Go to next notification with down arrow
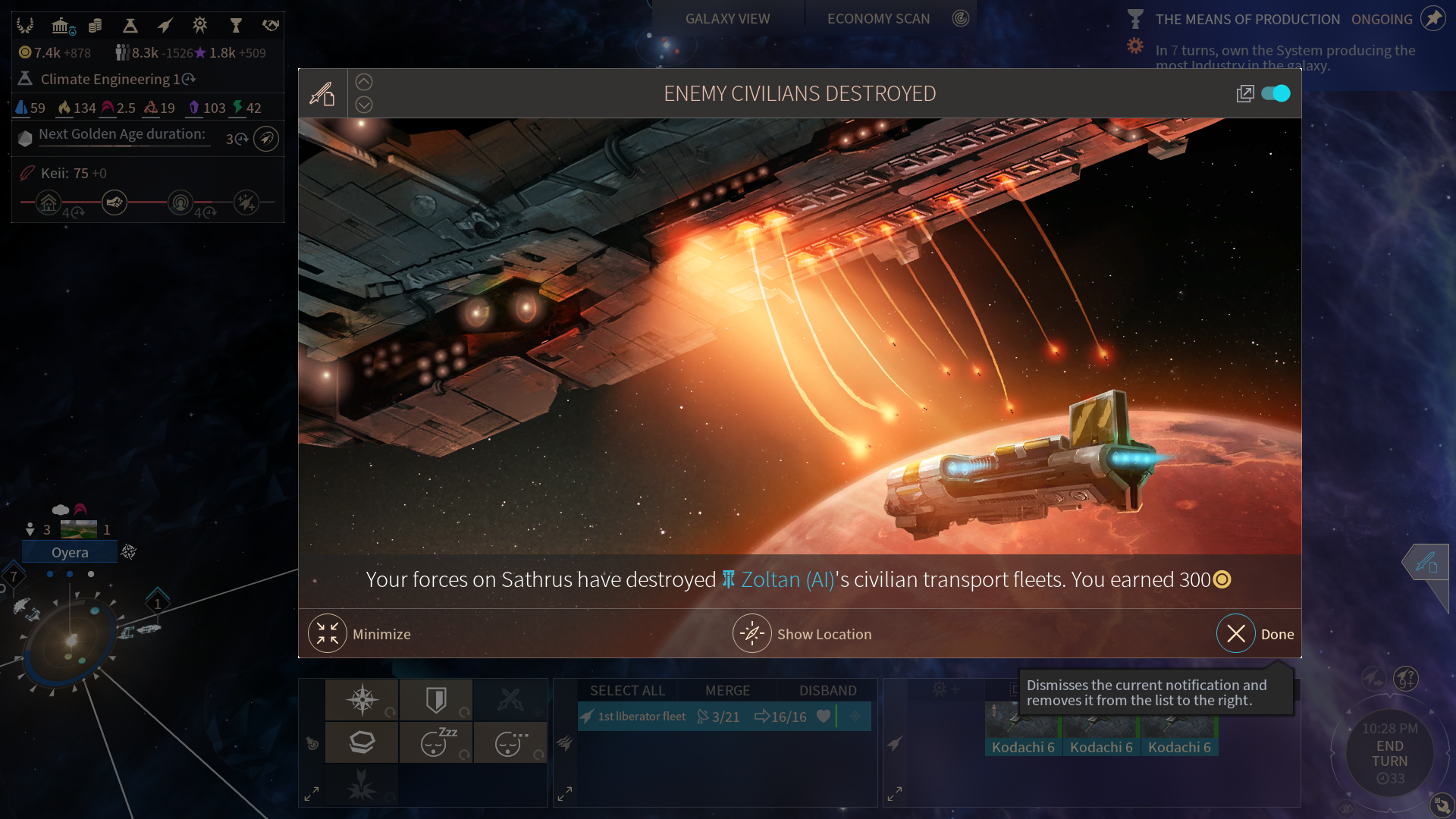This screenshot has width=1456, height=819. pyautogui.click(x=364, y=105)
